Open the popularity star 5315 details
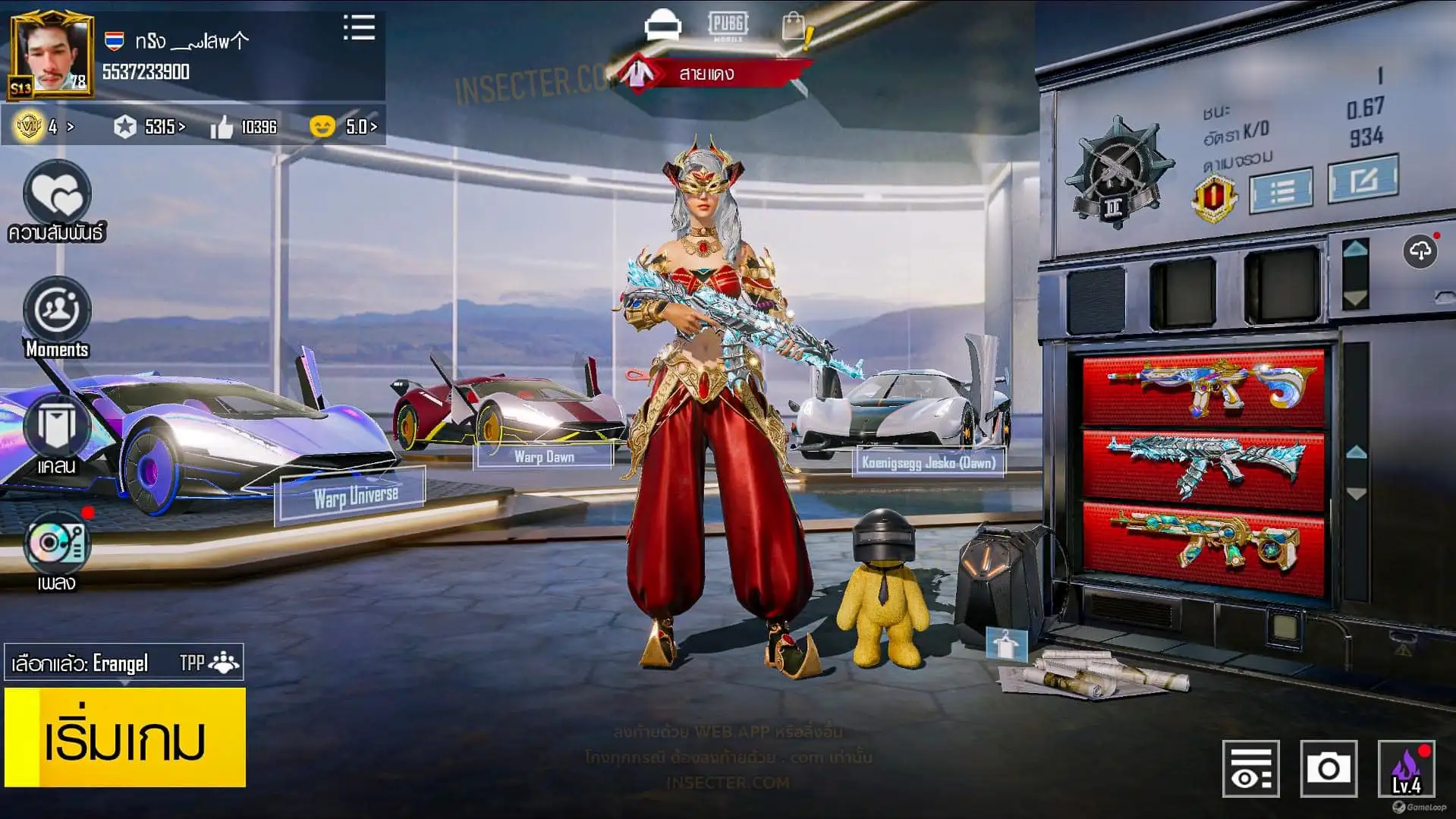 tap(149, 127)
